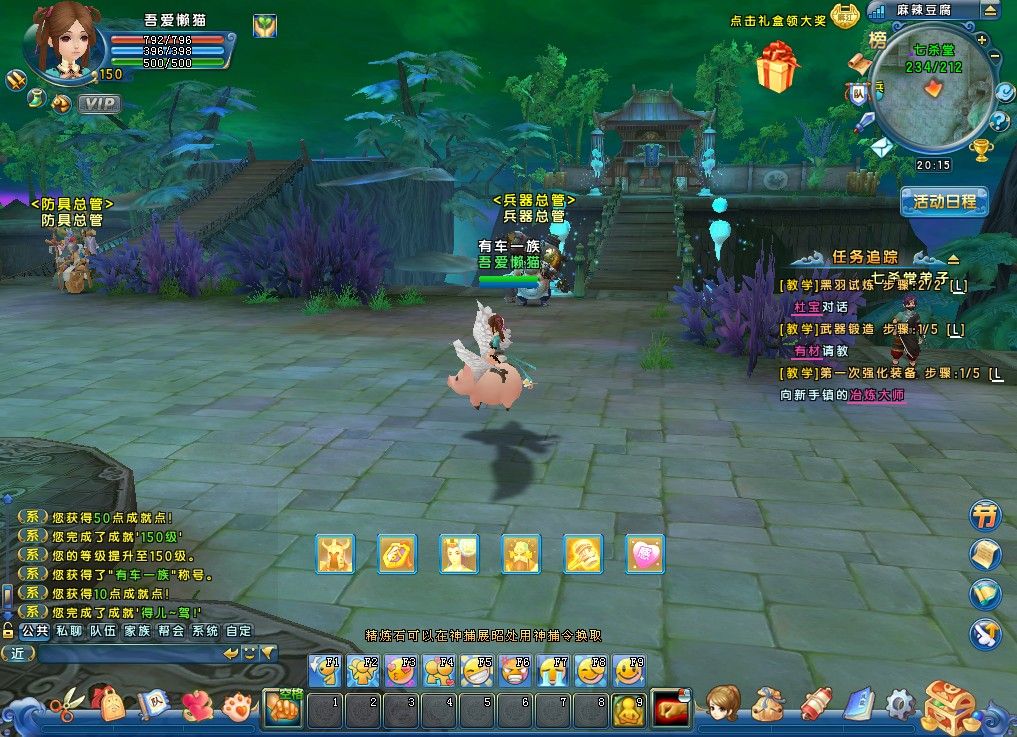Open the red gift box reward
The width and height of the screenshot is (1017, 737).
coord(776,67)
